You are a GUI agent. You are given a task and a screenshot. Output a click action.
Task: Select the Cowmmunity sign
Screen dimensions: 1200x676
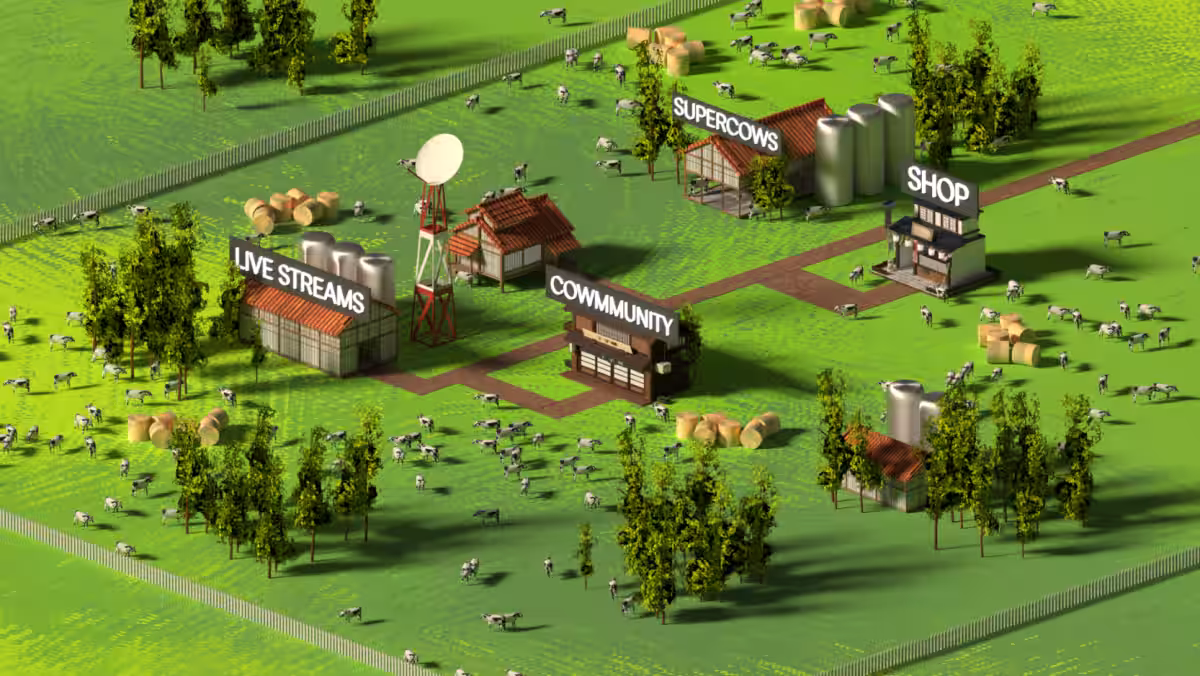[x=611, y=303]
